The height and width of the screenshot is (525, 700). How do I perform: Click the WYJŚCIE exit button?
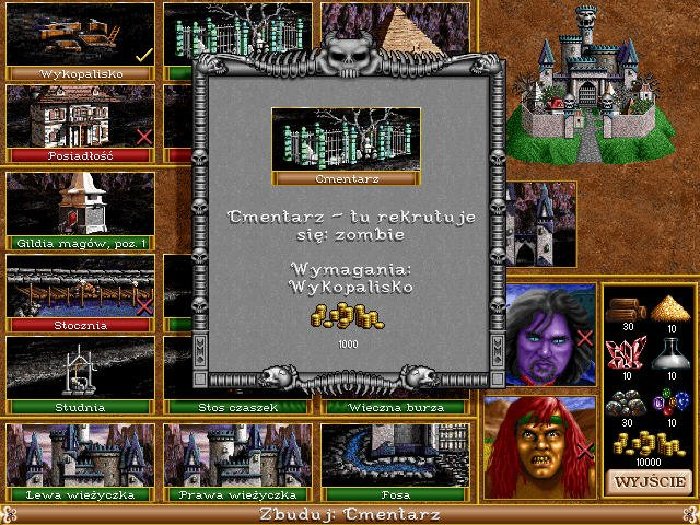coord(648,481)
